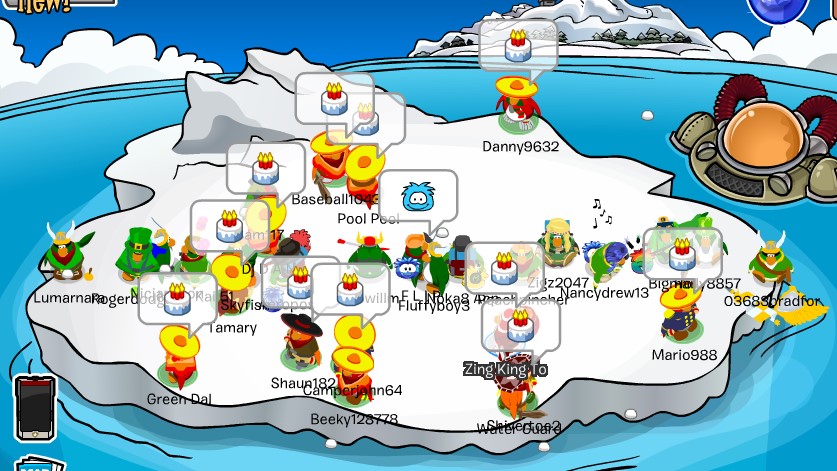837x471 pixels.
Task: Open the folded map icon
Action: (x=38, y=464)
